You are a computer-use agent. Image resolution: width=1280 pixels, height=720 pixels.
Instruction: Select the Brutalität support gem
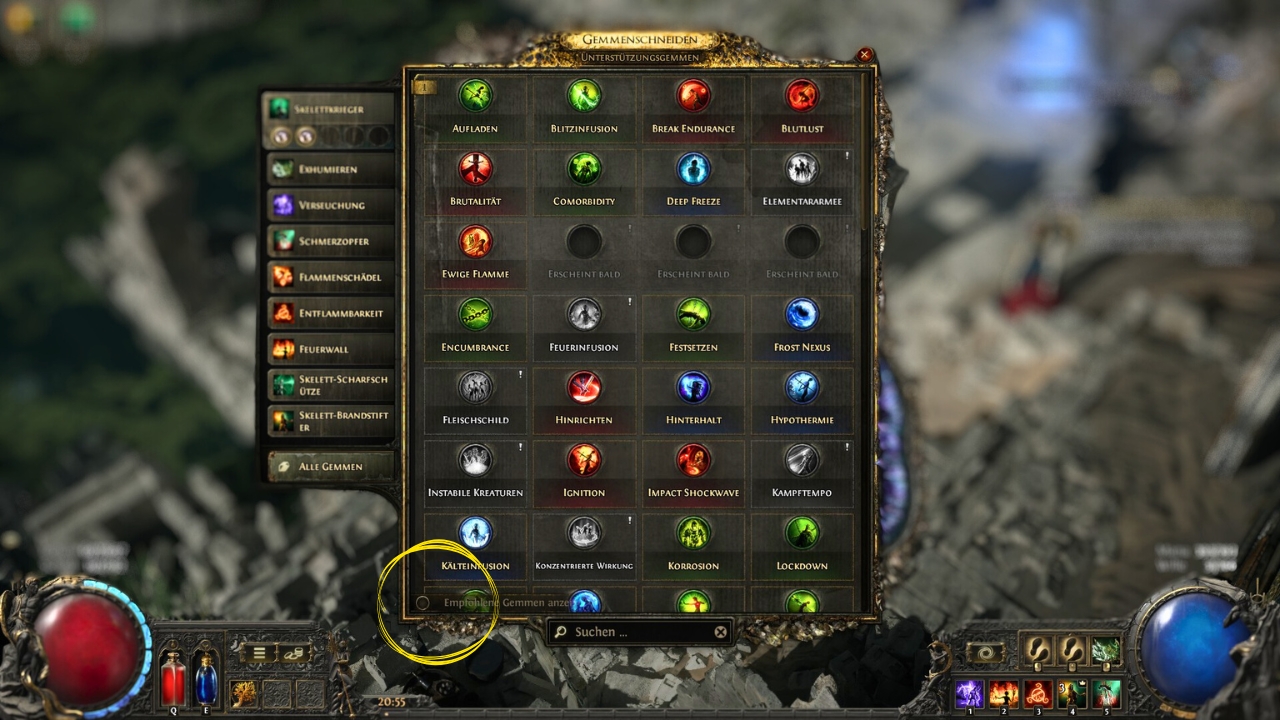(475, 169)
